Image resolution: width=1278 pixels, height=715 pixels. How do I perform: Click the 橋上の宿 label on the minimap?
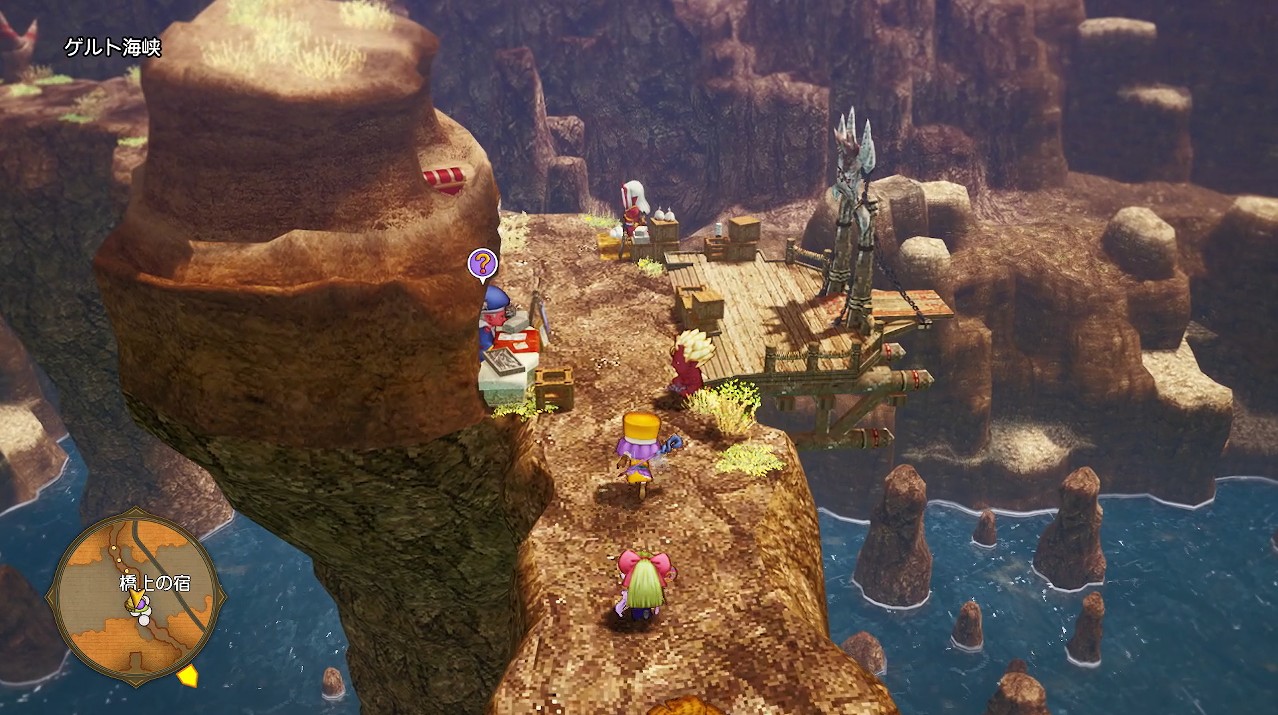(x=153, y=583)
